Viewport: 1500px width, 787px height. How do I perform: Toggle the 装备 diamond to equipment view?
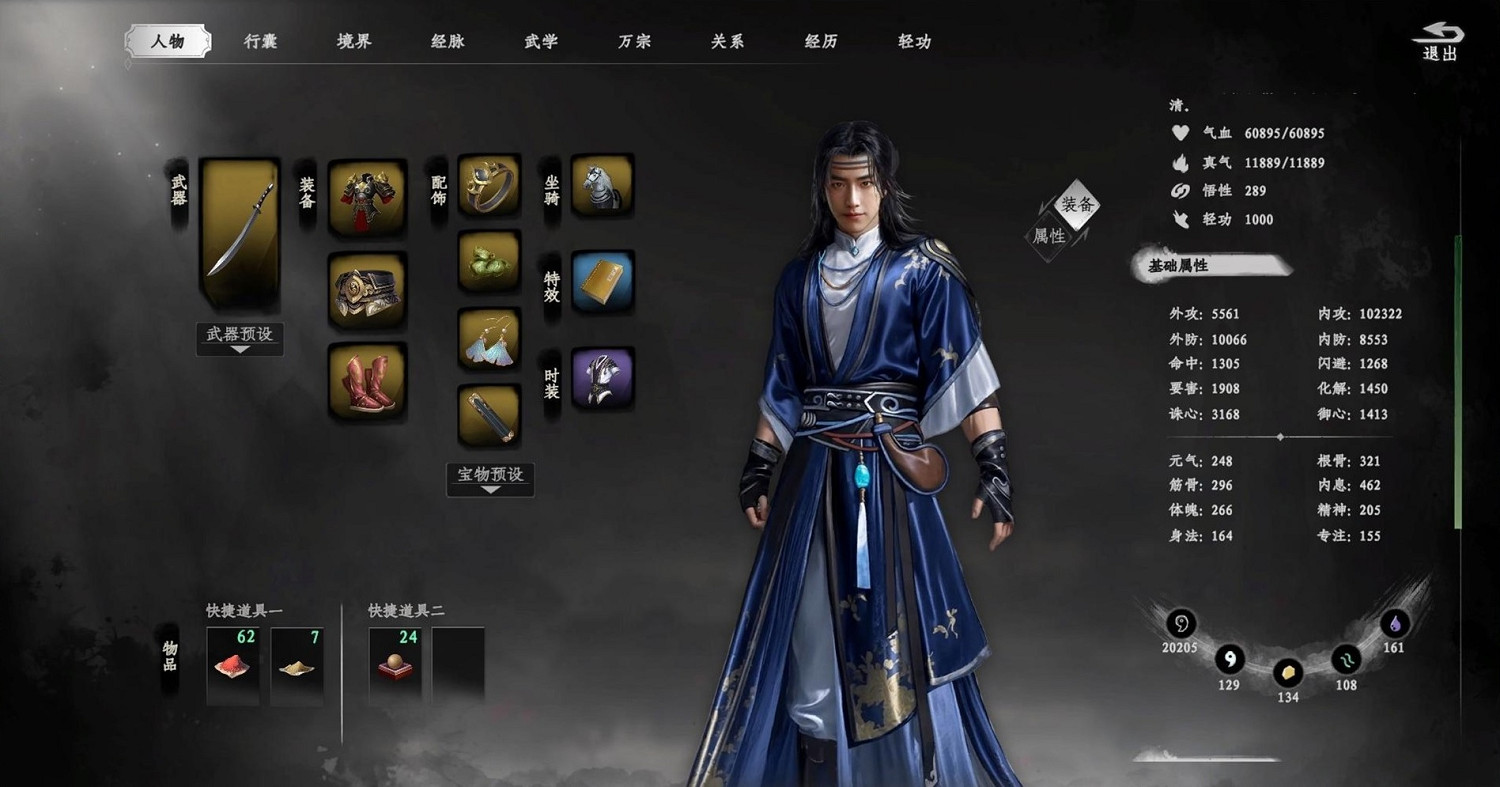point(1075,205)
